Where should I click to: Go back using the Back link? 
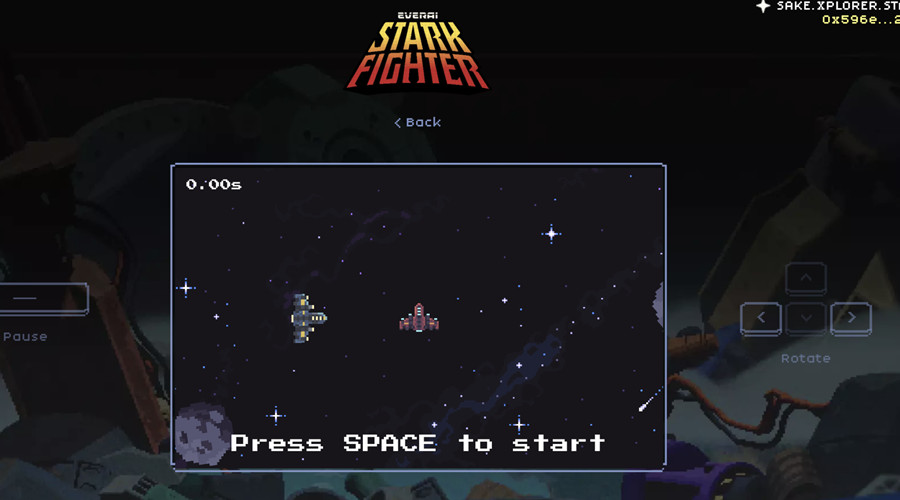(x=418, y=122)
